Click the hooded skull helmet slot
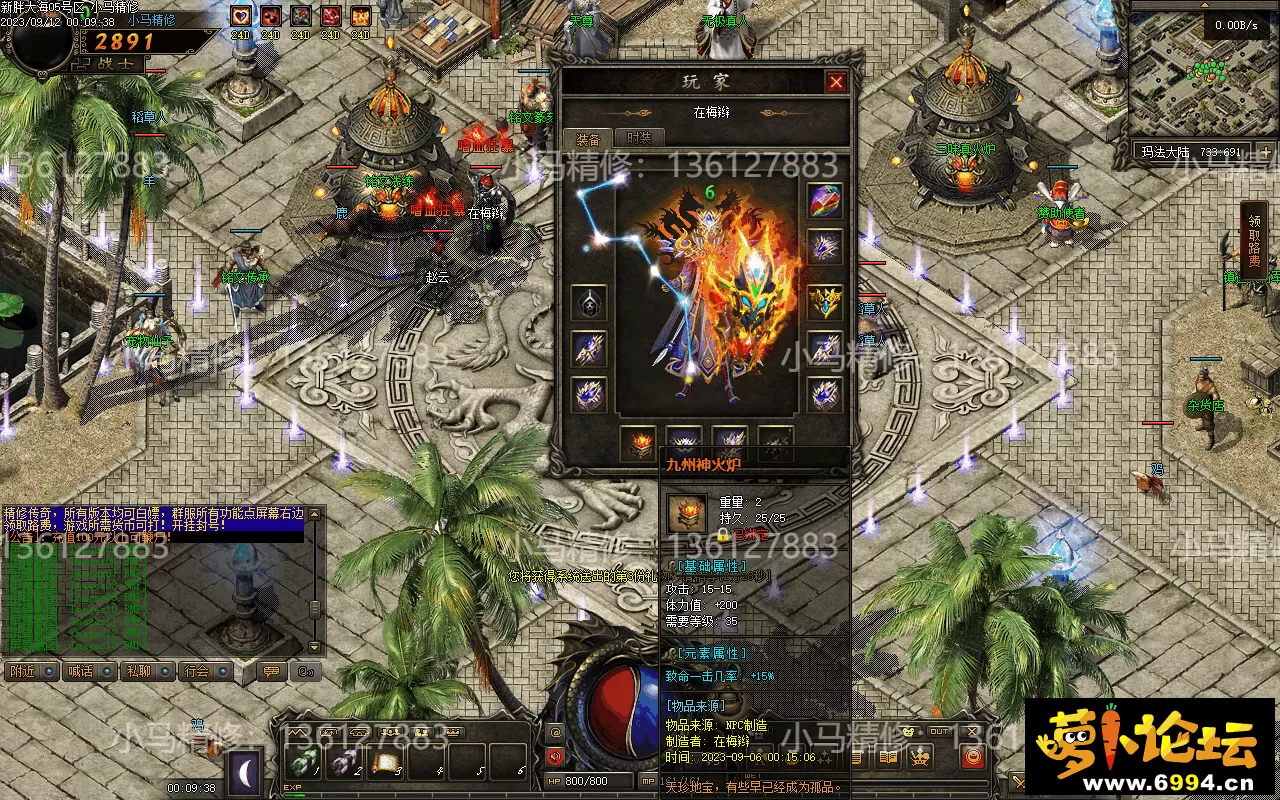This screenshot has width=1280, height=800. point(588,303)
